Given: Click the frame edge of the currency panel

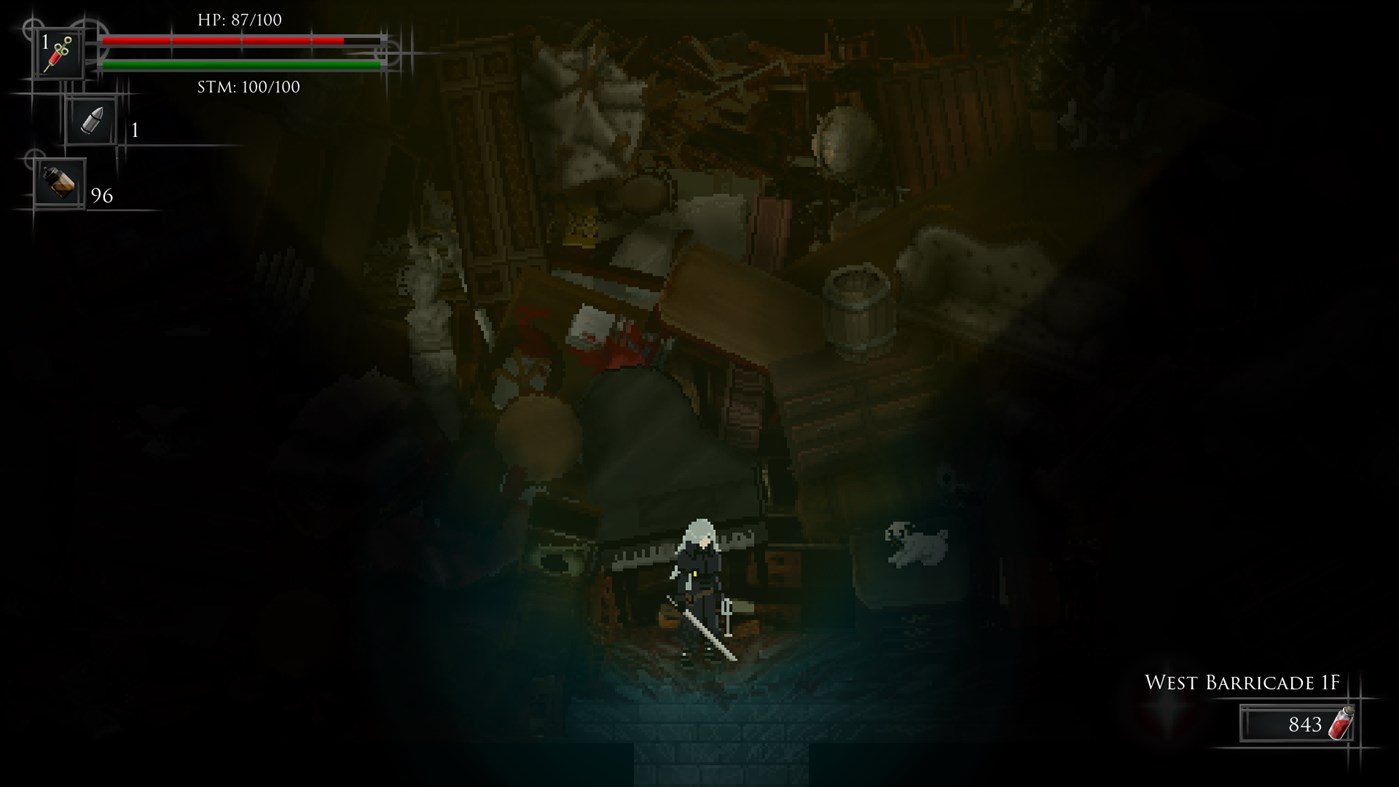Looking at the screenshot, I should [x=1240, y=725].
